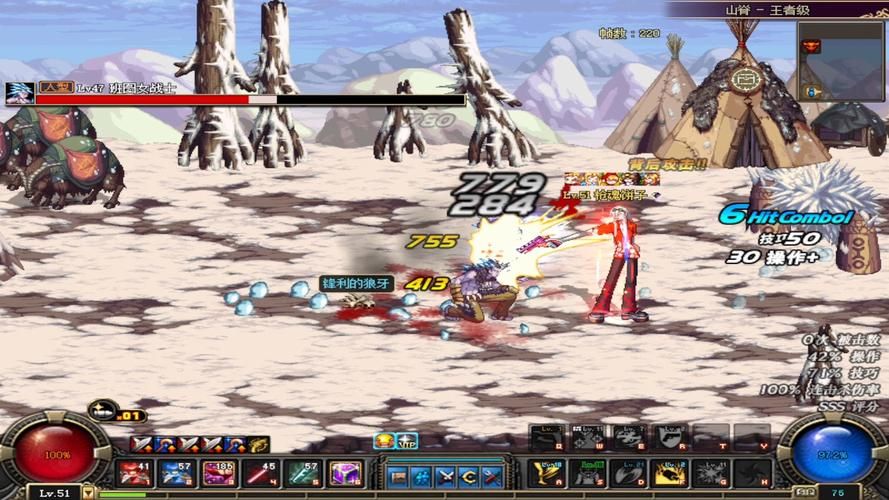Activate the flaming yellow skill on key F

point(669,472)
